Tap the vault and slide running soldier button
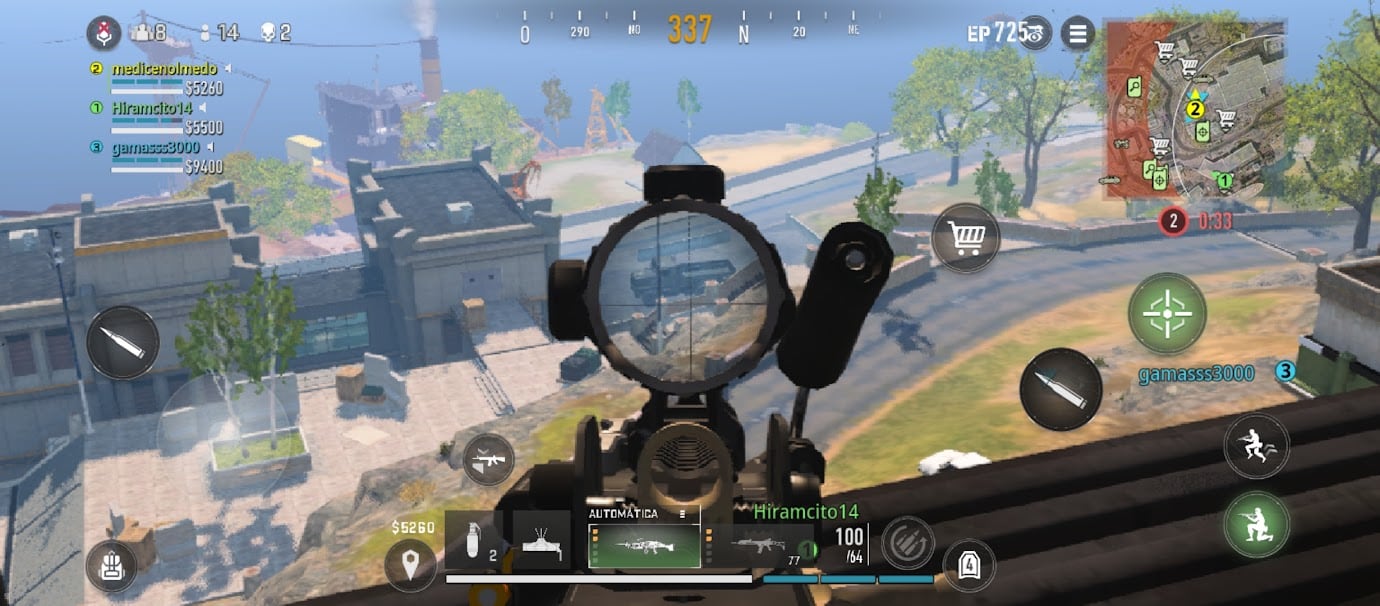The image size is (1380, 606). point(1256,445)
